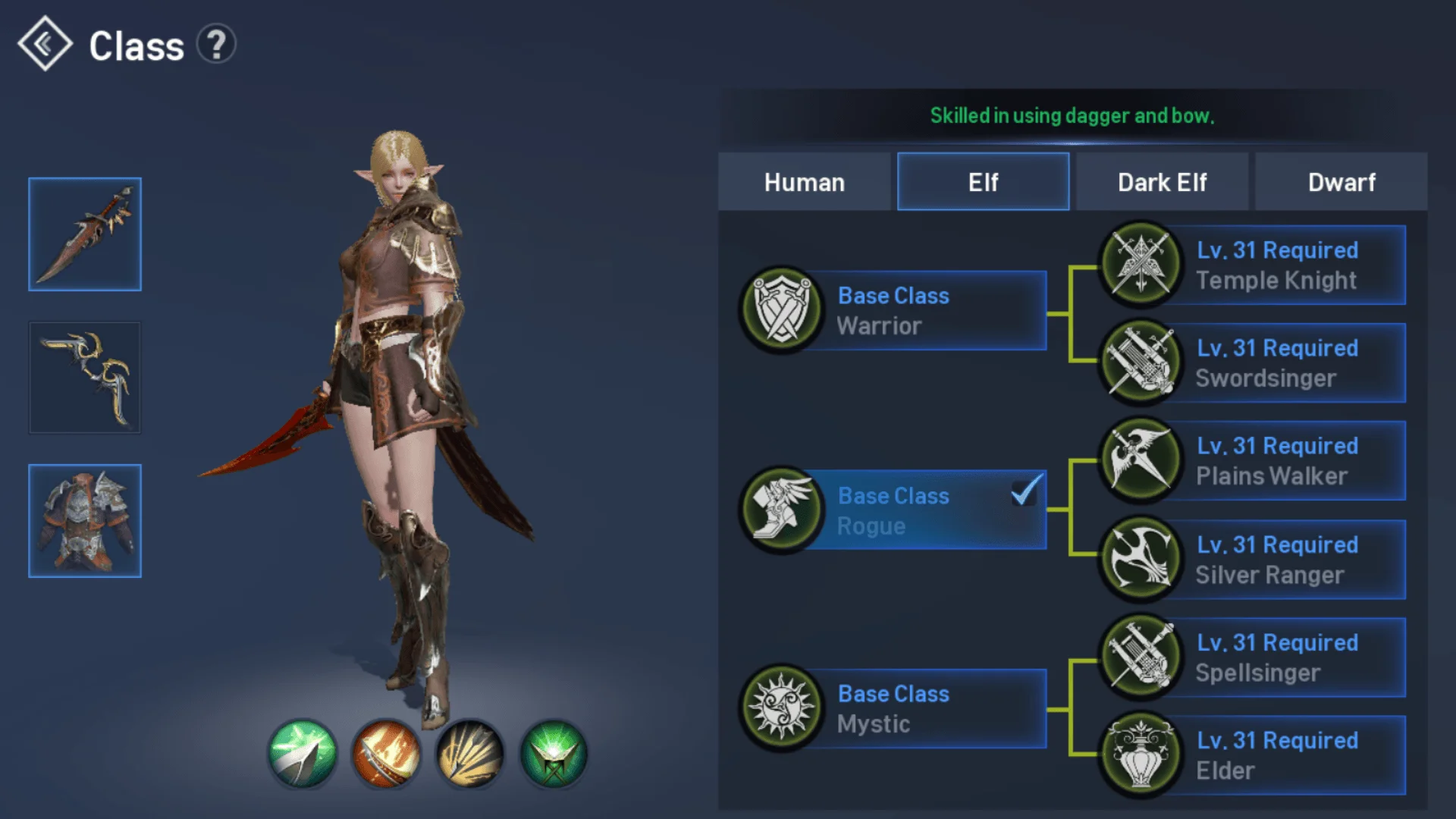Select the Warrior base class icon

click(780, 310)
